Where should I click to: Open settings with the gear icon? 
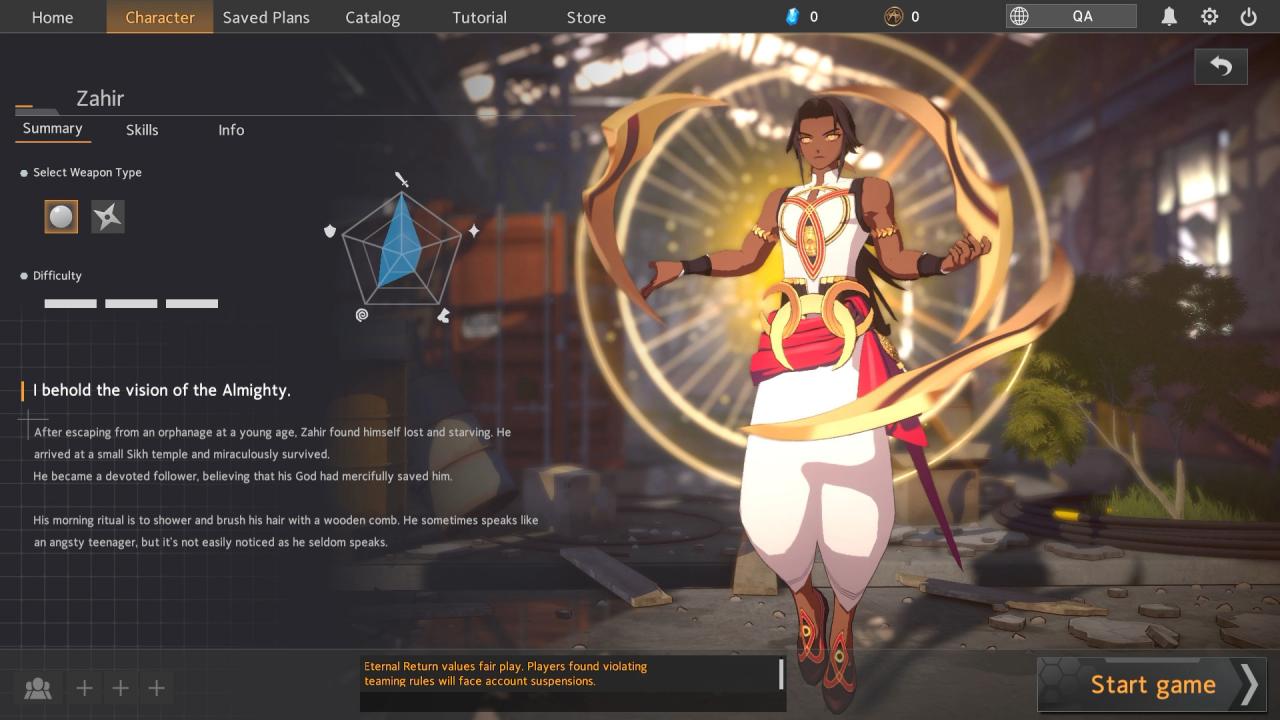pyautogui.click(x=1209, y=16)
